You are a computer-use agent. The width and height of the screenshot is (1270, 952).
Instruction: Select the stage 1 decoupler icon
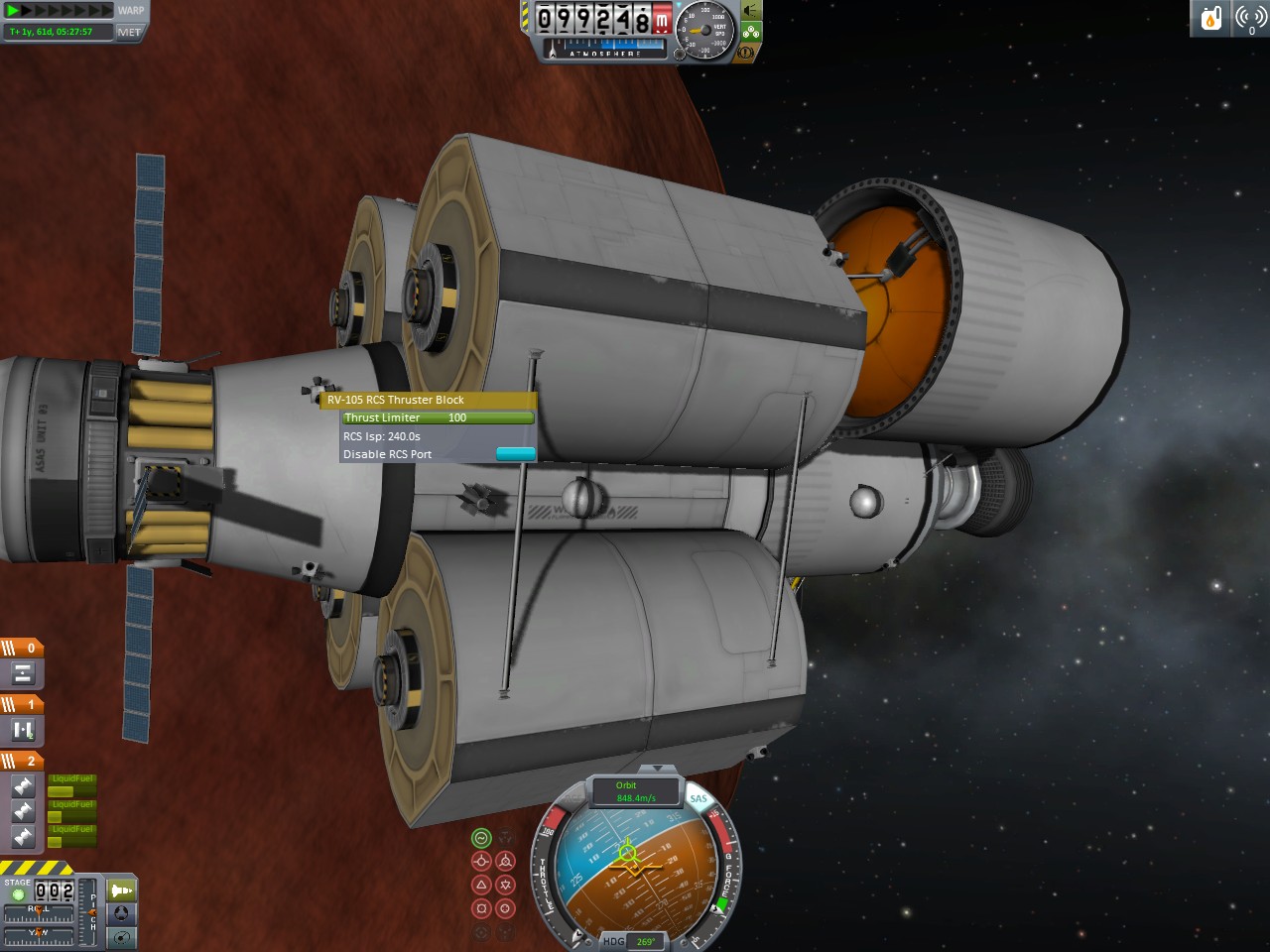[22, 731]
